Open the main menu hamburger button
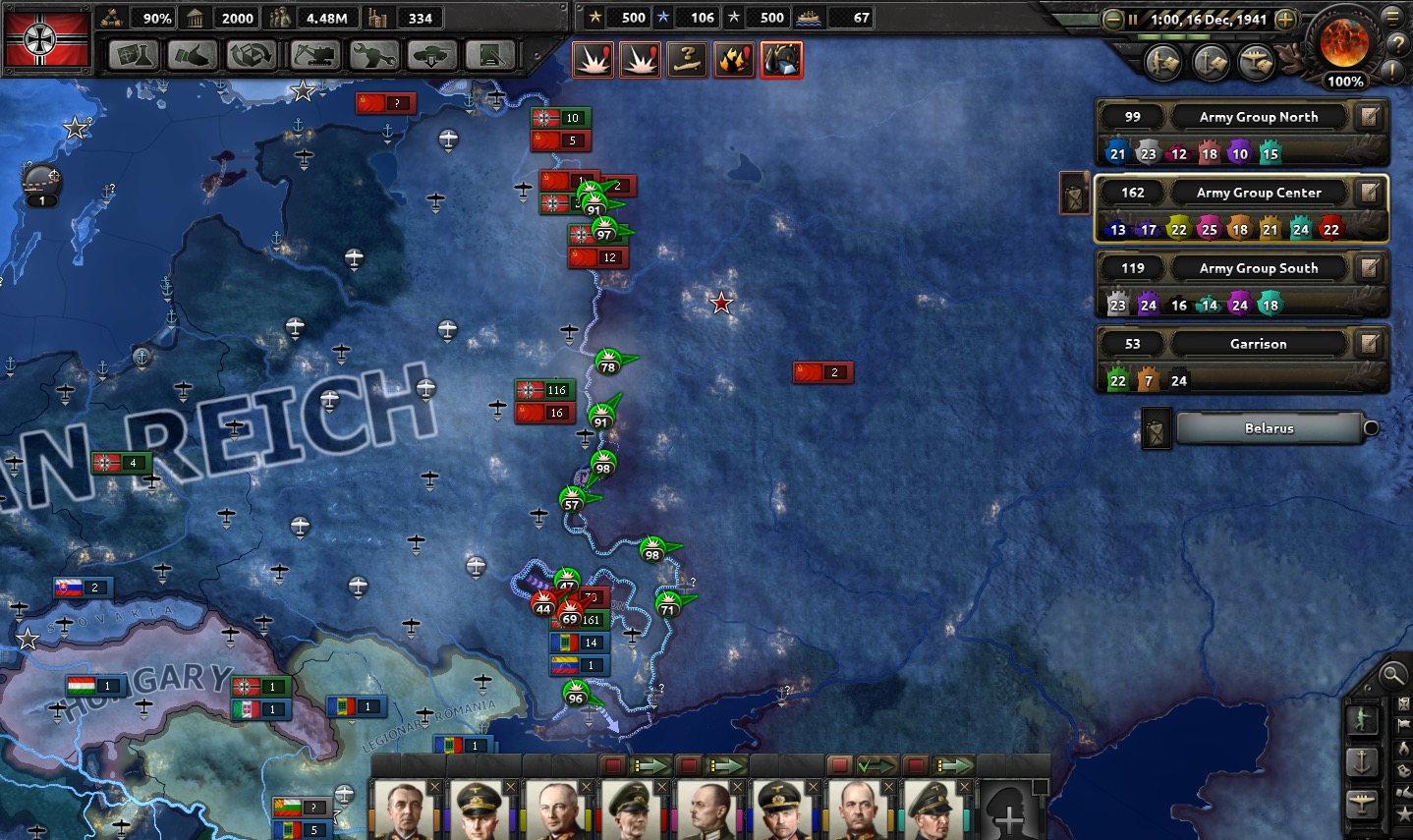 coord(1392,17)
